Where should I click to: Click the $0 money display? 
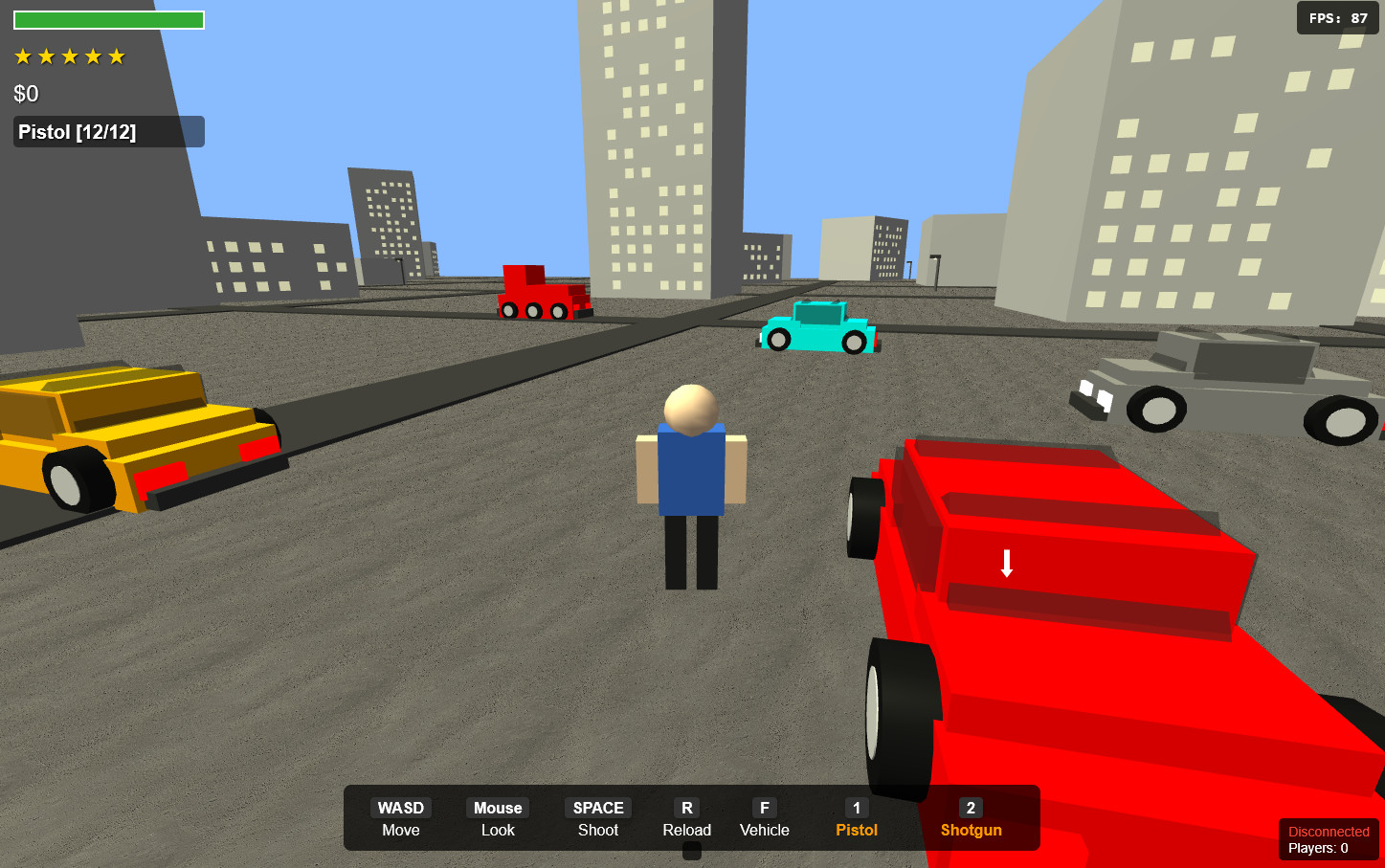24,93
